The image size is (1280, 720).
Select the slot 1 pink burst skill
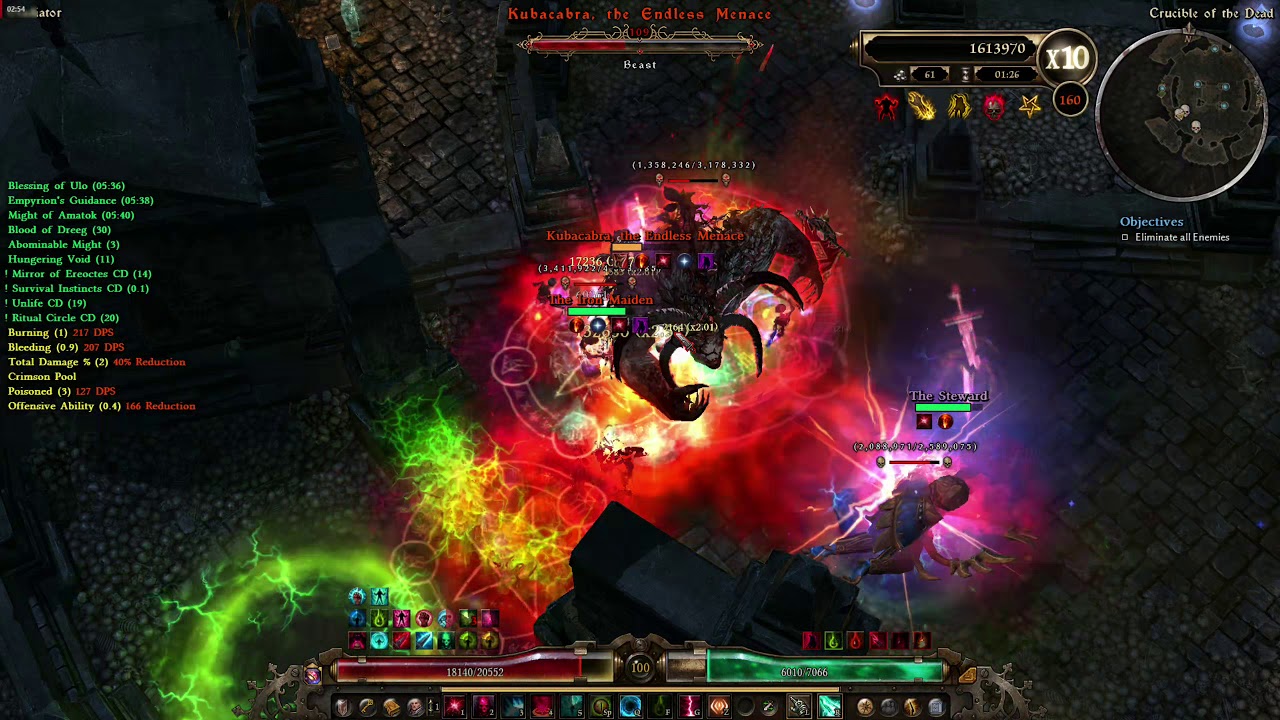pos(455,707)
